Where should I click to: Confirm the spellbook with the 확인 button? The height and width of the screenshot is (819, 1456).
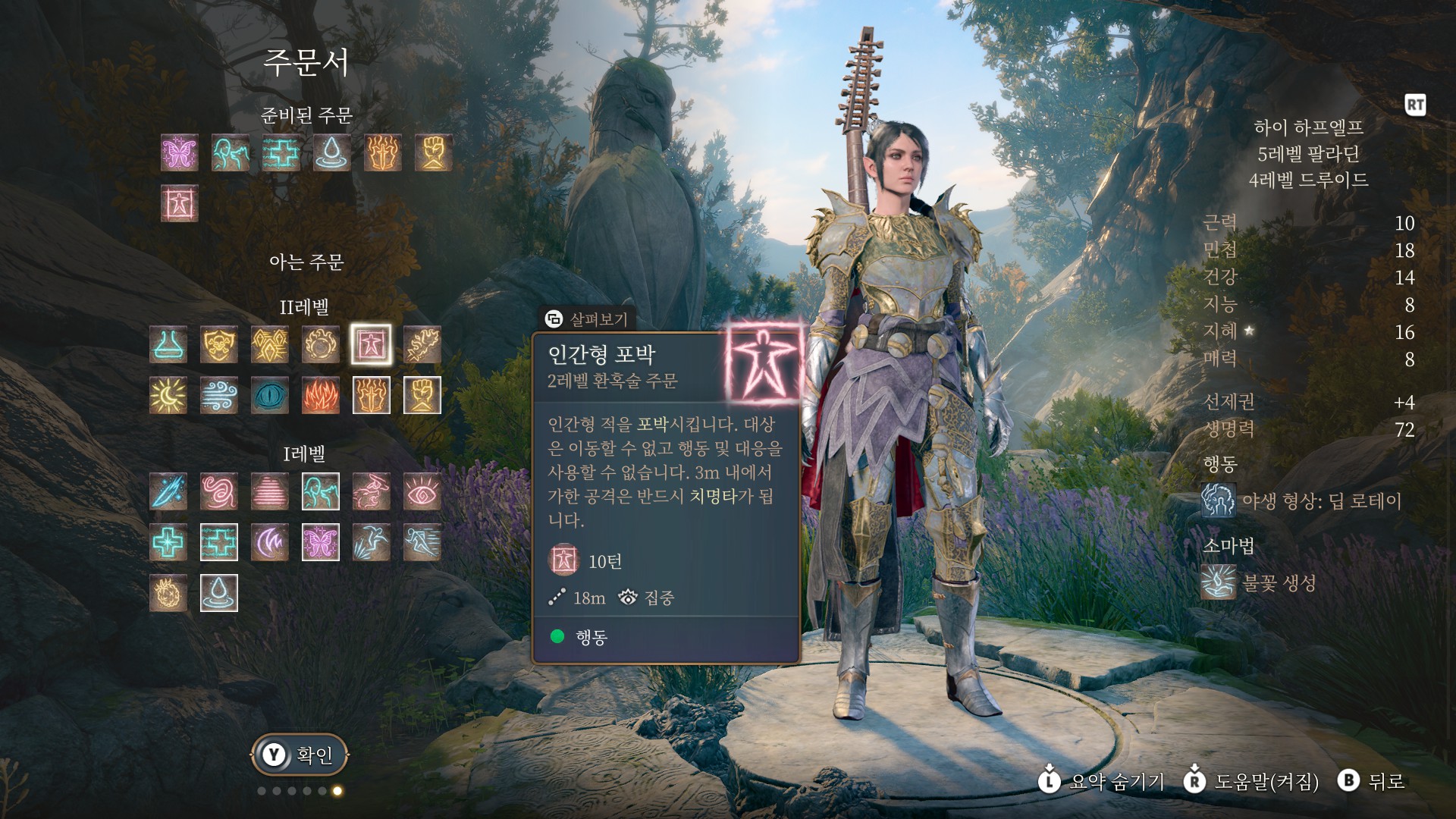tap(300, 755)
